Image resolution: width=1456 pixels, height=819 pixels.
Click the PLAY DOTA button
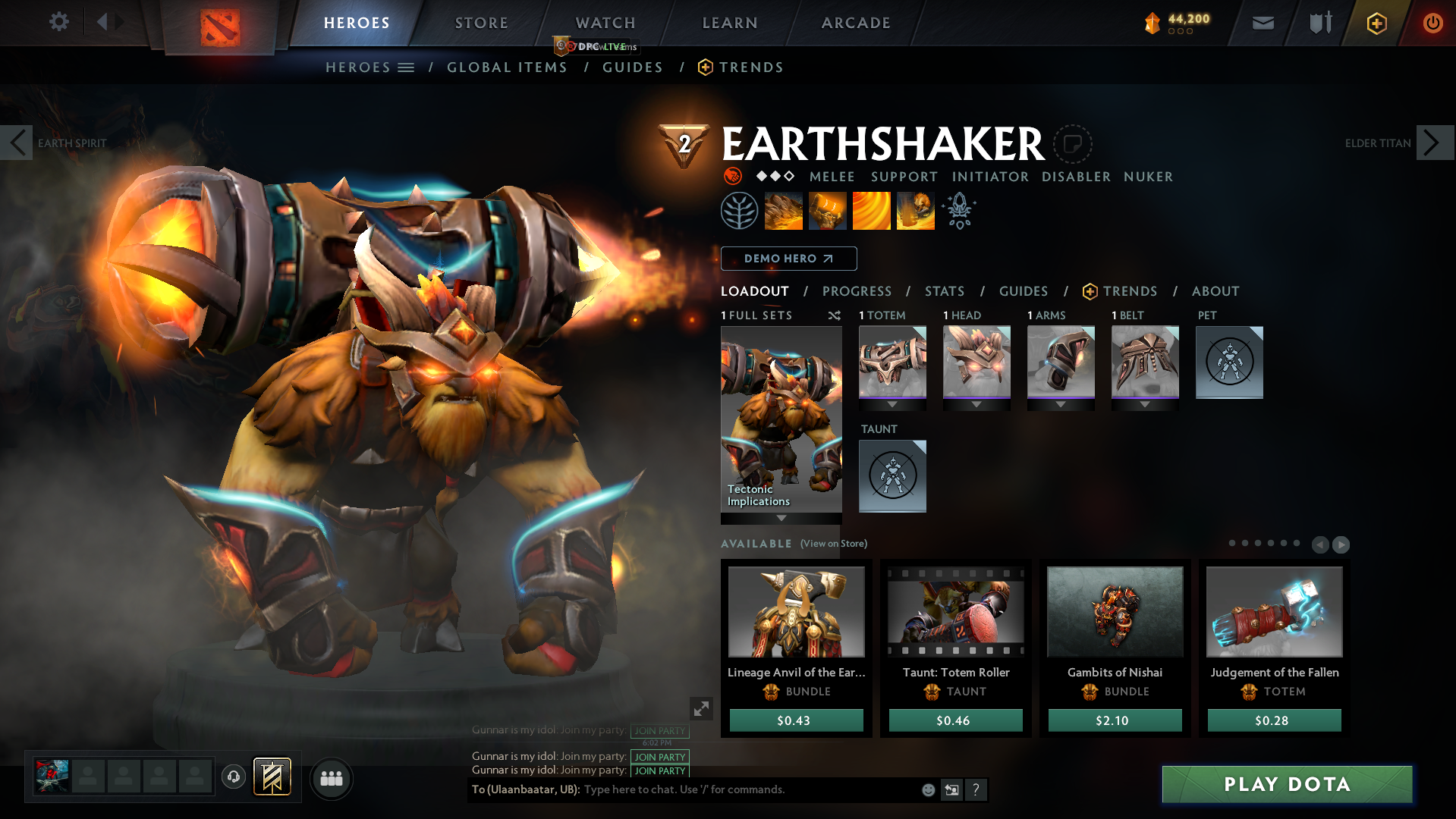point(1286,785)
